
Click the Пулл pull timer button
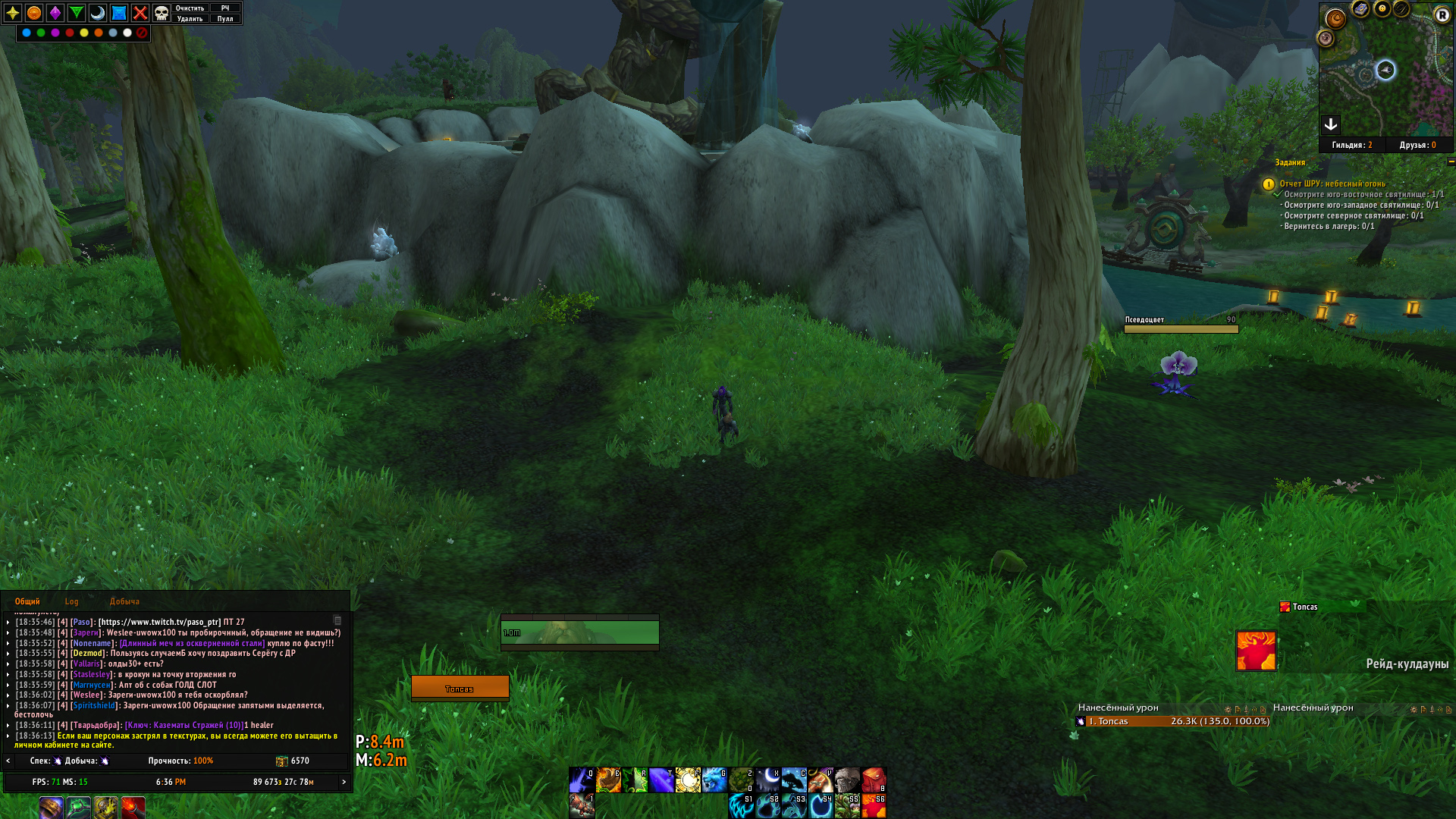(x=225, y=19)
